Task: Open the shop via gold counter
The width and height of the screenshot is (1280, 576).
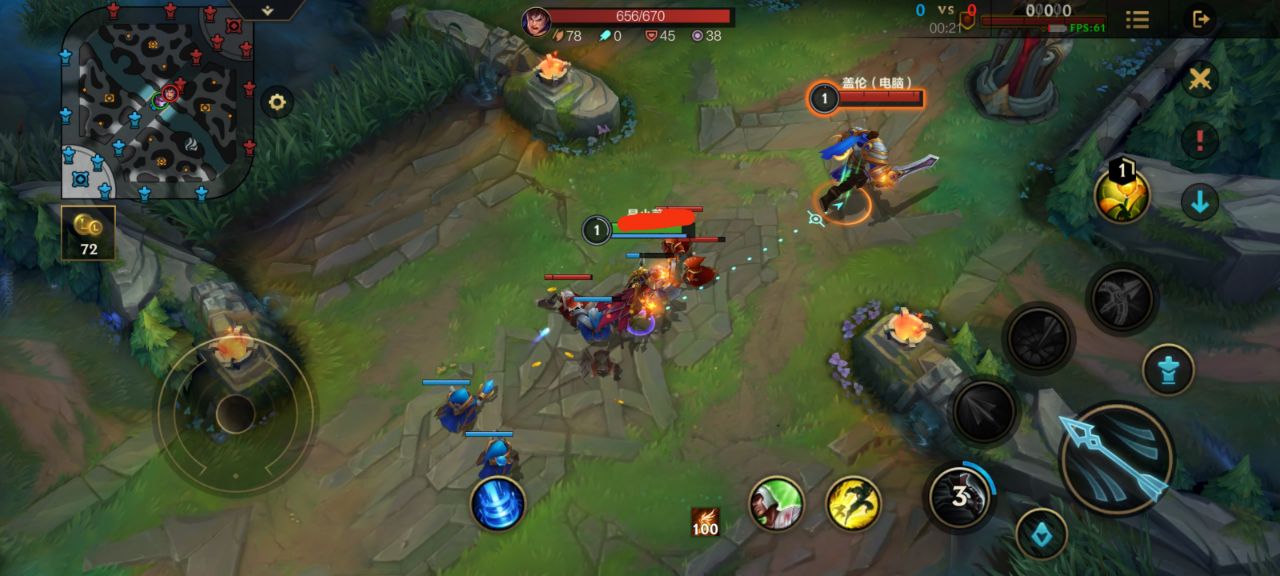Action: (88, 233)
